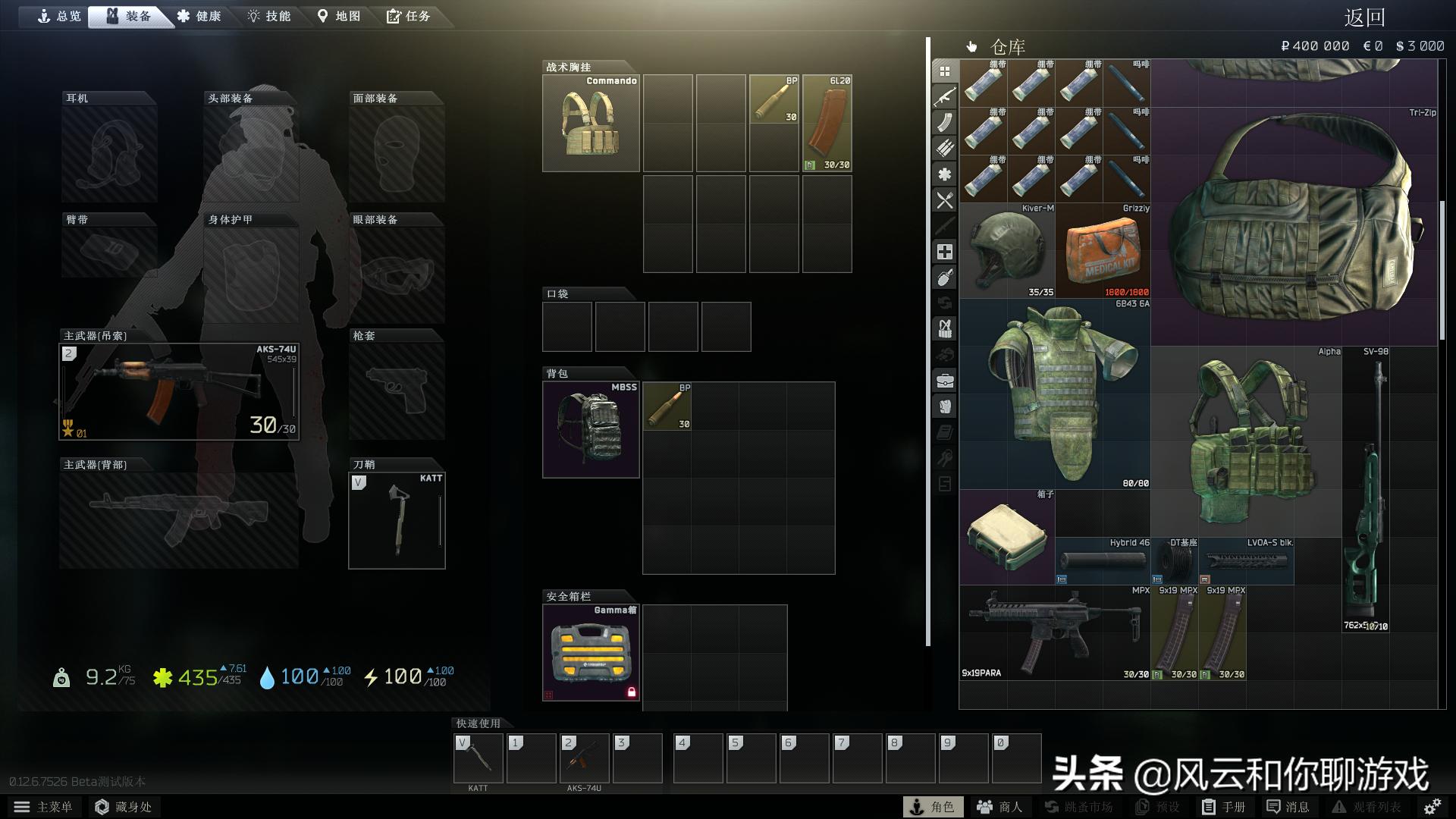
Task: Open the settings gear at bottom right
Action: [1432, 806]
